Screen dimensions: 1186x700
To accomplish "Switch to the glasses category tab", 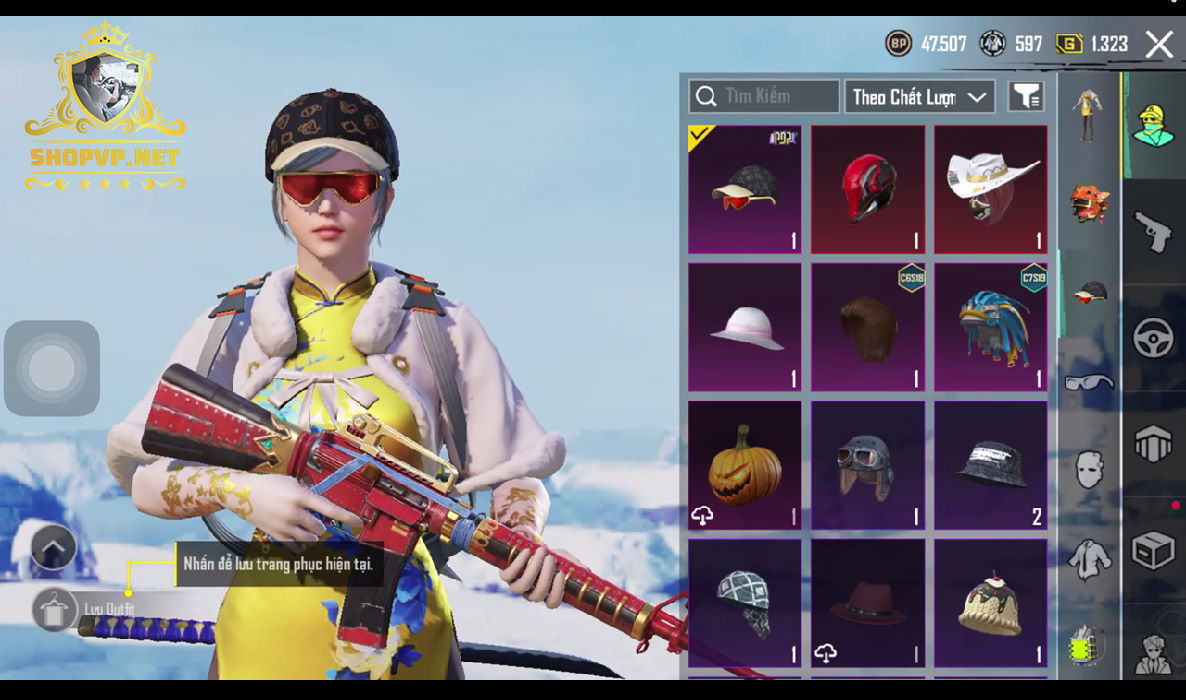I will tap(1089, 382).
